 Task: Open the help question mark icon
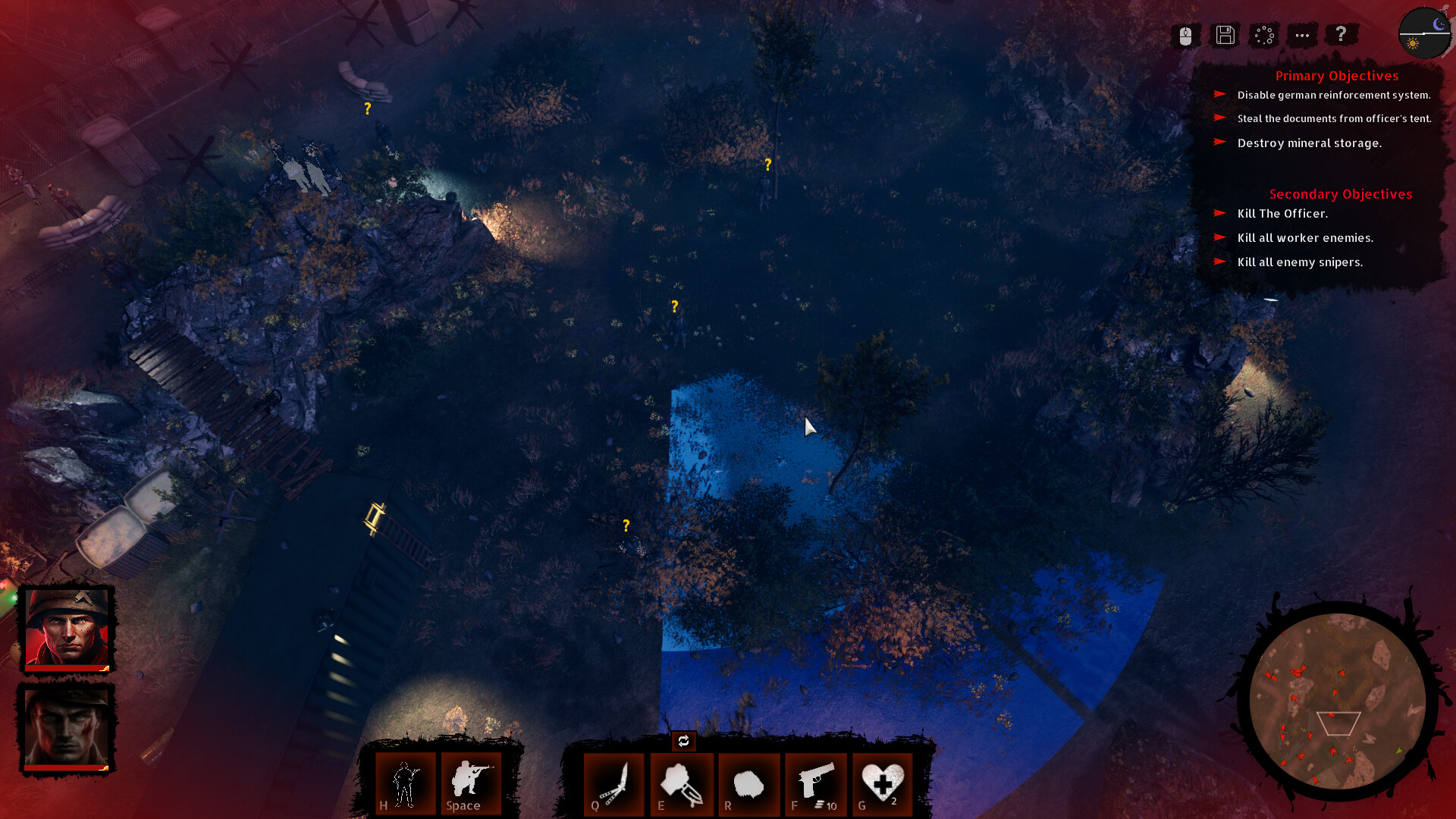pyautogui.click(x=1341, y=34)
